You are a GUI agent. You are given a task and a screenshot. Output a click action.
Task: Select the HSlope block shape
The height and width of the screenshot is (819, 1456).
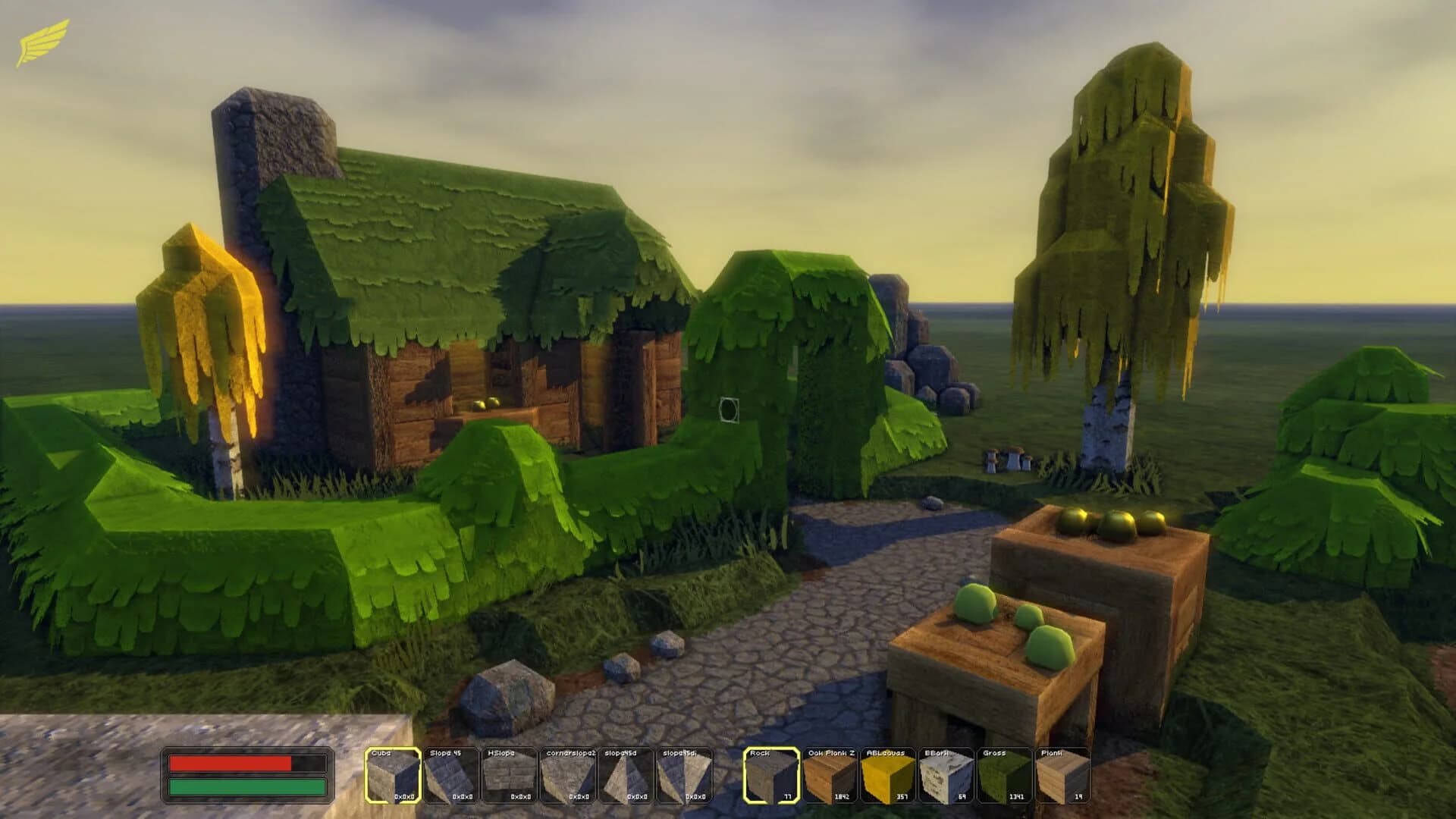point(508,773)
